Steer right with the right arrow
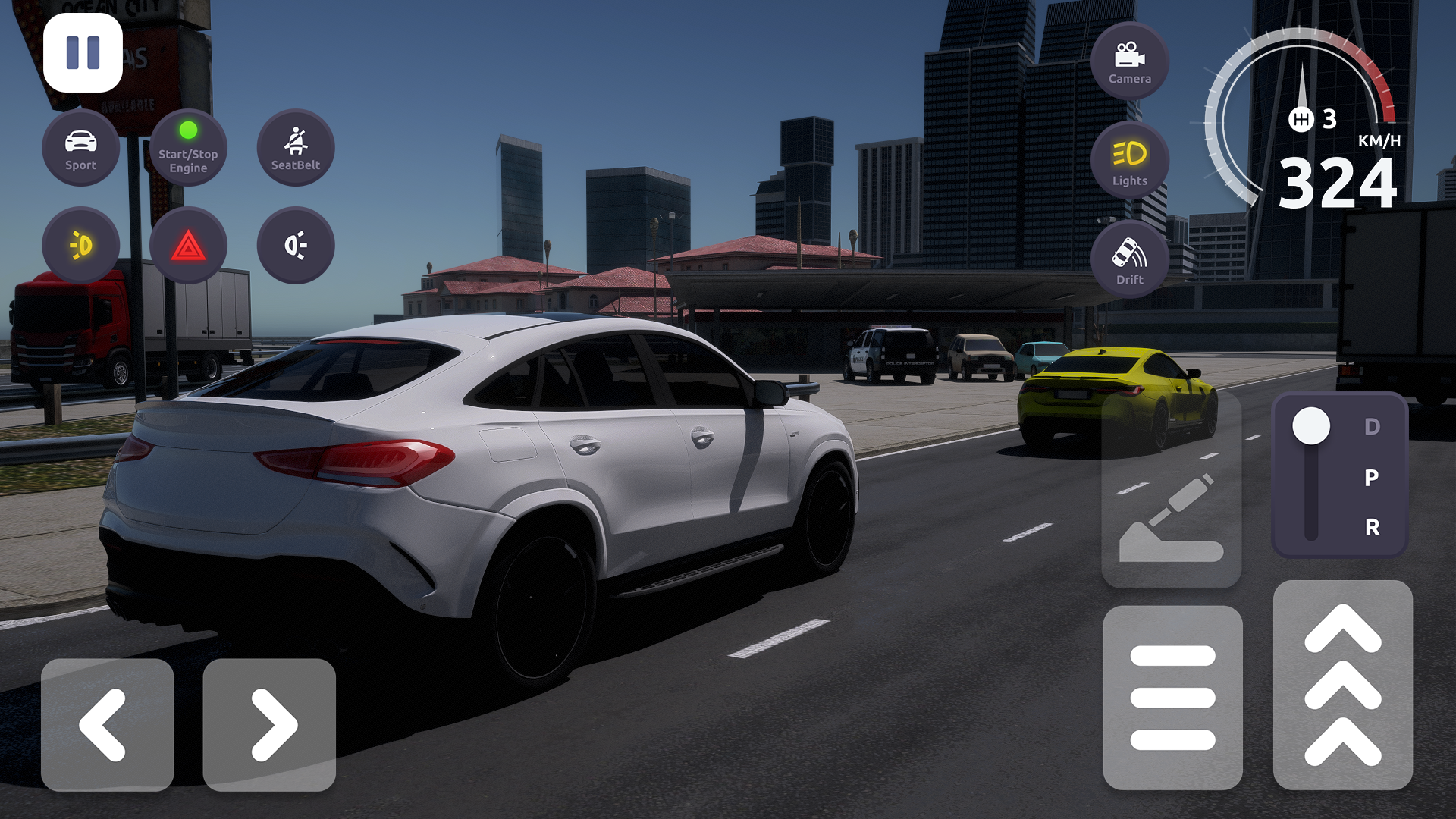 pos(270,724)
